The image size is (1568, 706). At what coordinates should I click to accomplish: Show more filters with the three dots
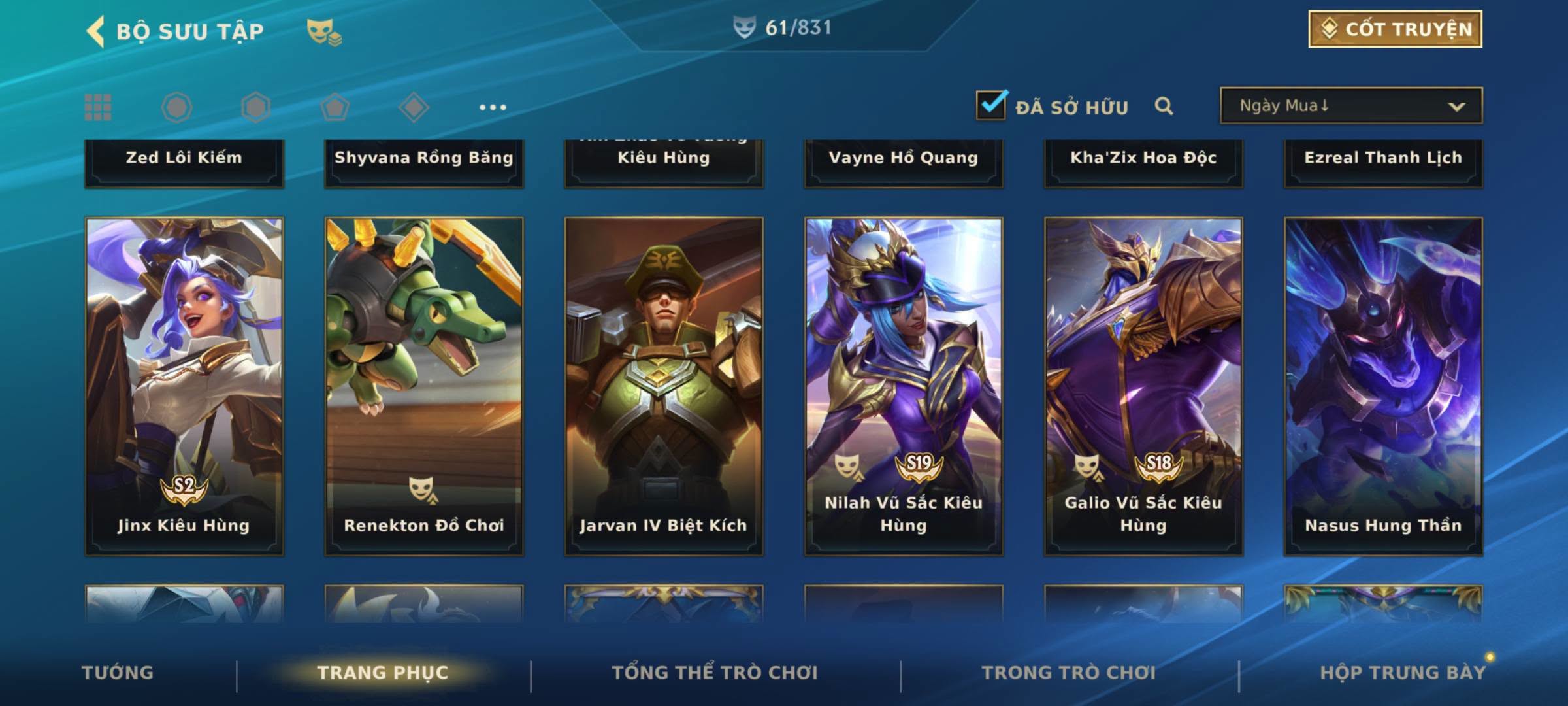coord(493,107)
